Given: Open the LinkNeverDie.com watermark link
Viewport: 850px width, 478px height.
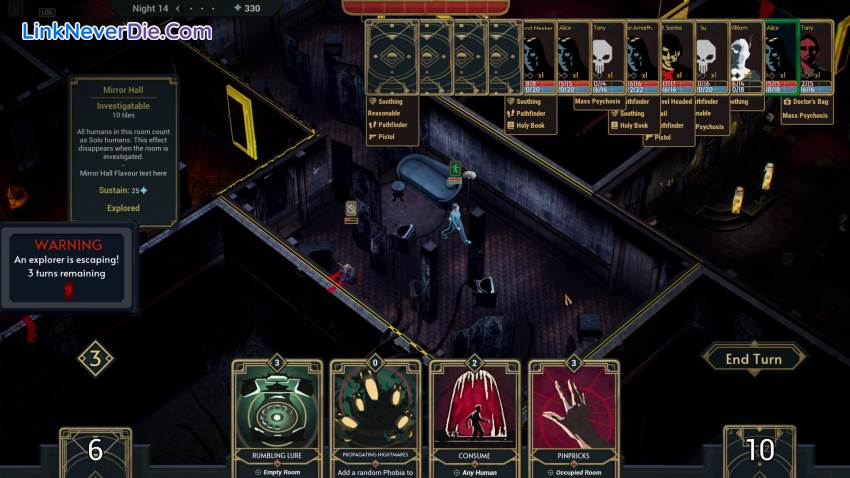Looking at the screenshot, I should pos(117,31).
